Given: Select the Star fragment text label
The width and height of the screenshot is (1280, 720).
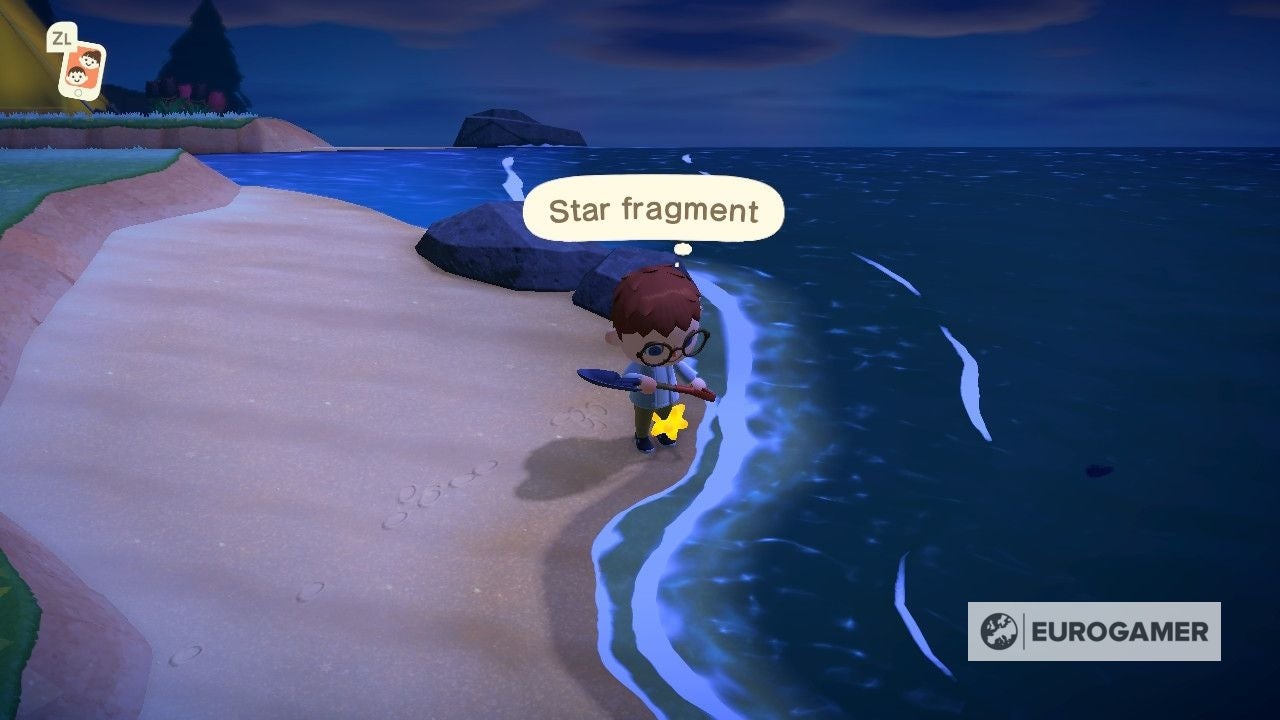Looking at the screenshot, I should (655, 209).
